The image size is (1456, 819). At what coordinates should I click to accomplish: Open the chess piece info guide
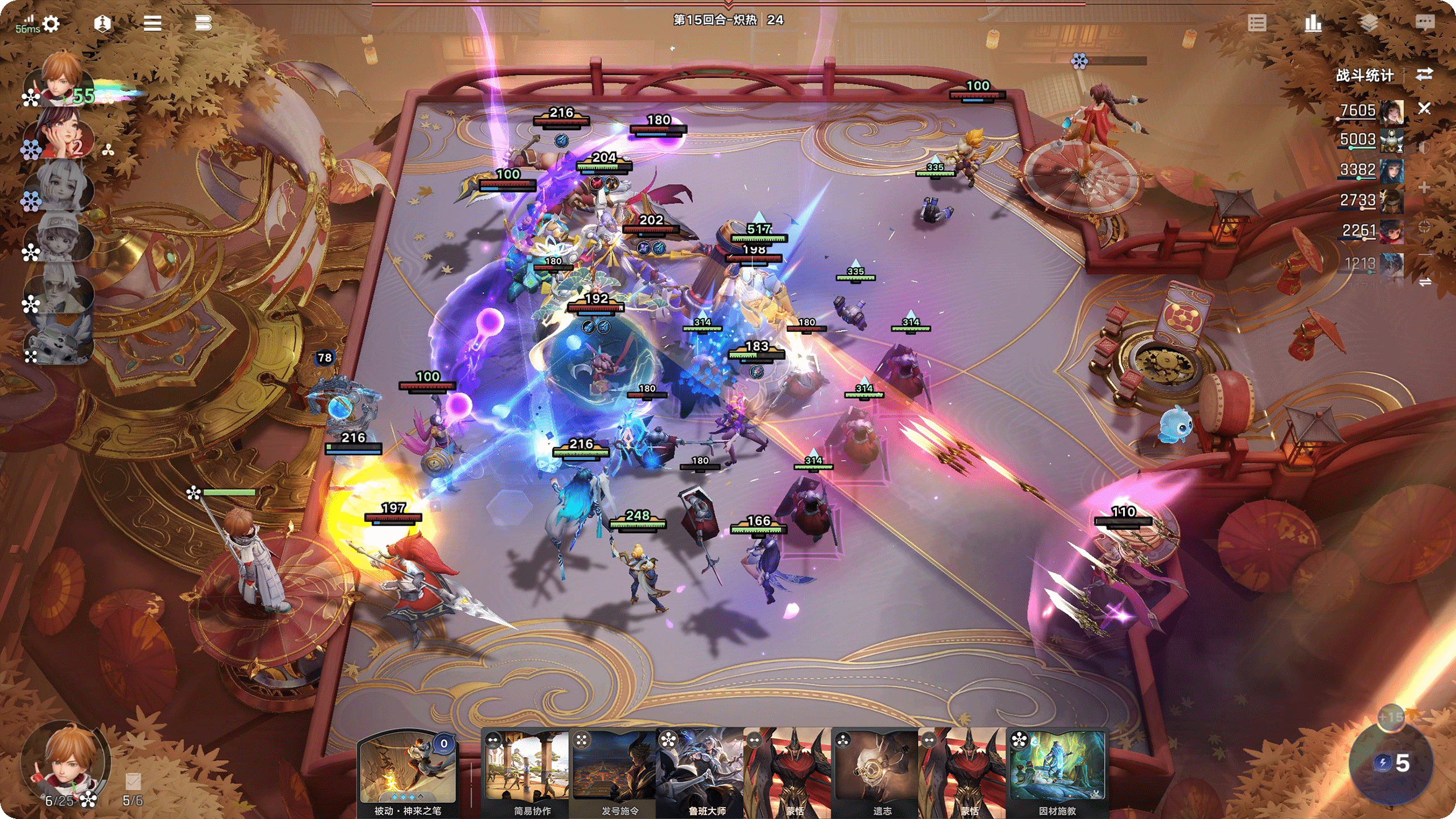pyautogui.click(x=102, y=24)
